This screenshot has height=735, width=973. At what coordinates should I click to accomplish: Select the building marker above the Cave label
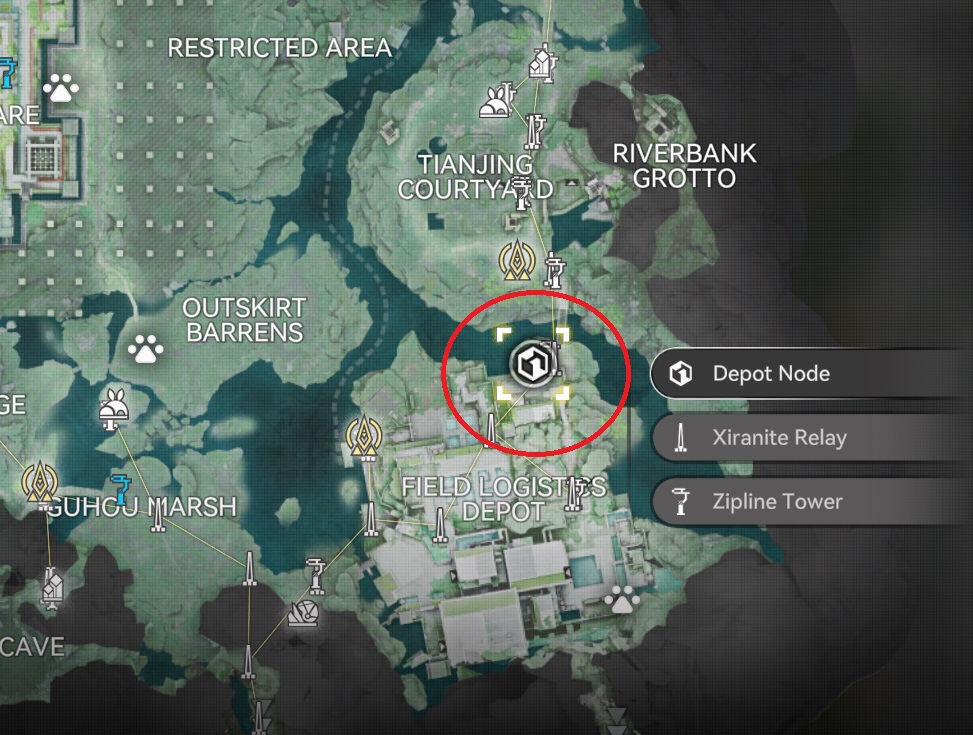coord(52,589)
